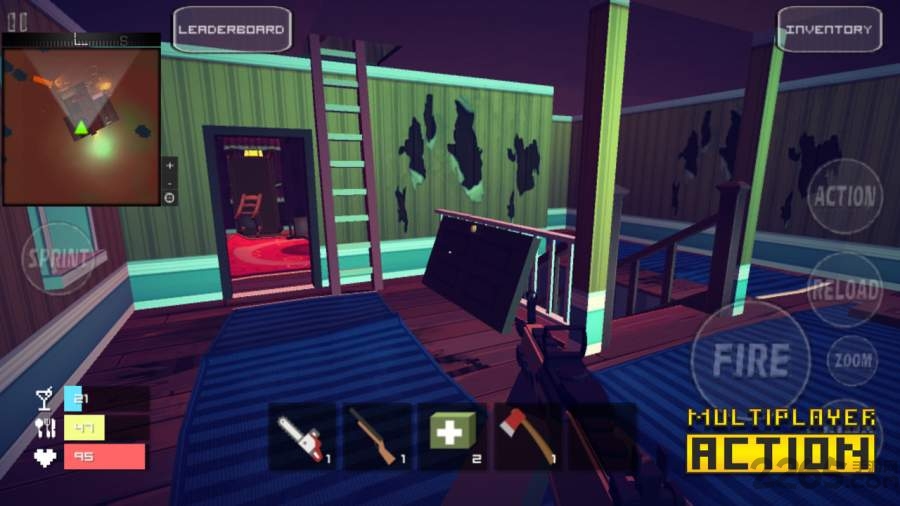Tap the Fire button
The height and width of the screenshot is (506, 900).
click(x=750, y=359)
